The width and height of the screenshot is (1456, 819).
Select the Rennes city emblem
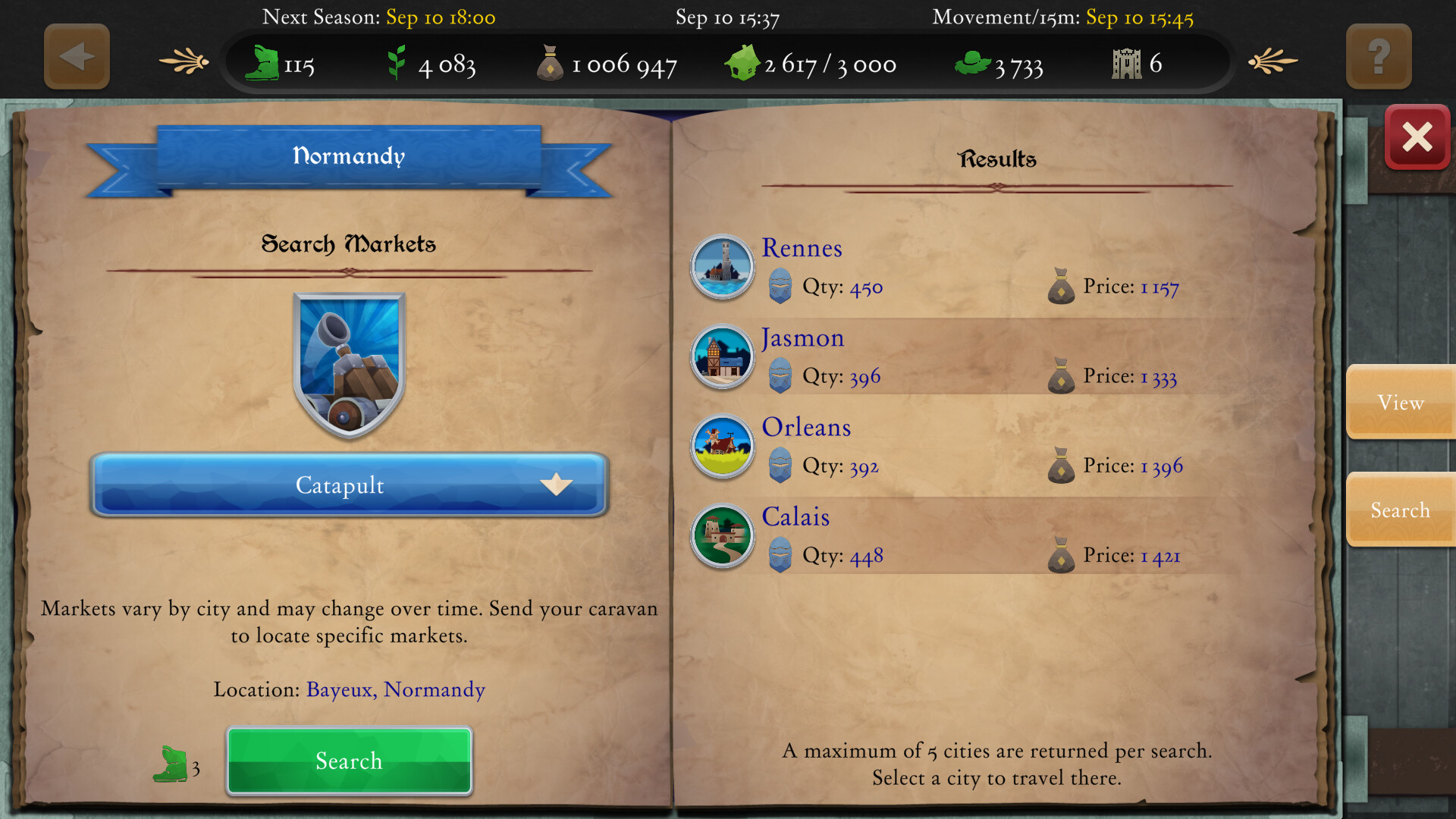721,267
